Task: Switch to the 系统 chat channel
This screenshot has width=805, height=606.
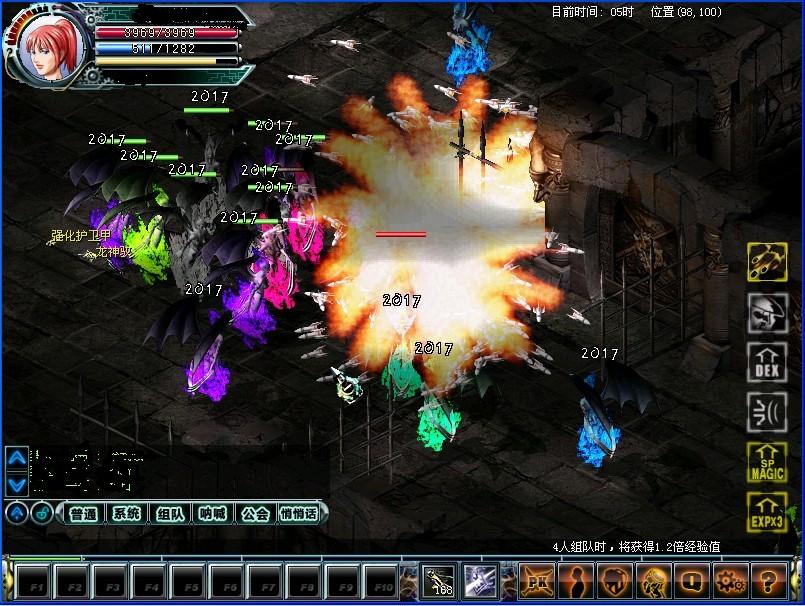Action: click(126, 514)
